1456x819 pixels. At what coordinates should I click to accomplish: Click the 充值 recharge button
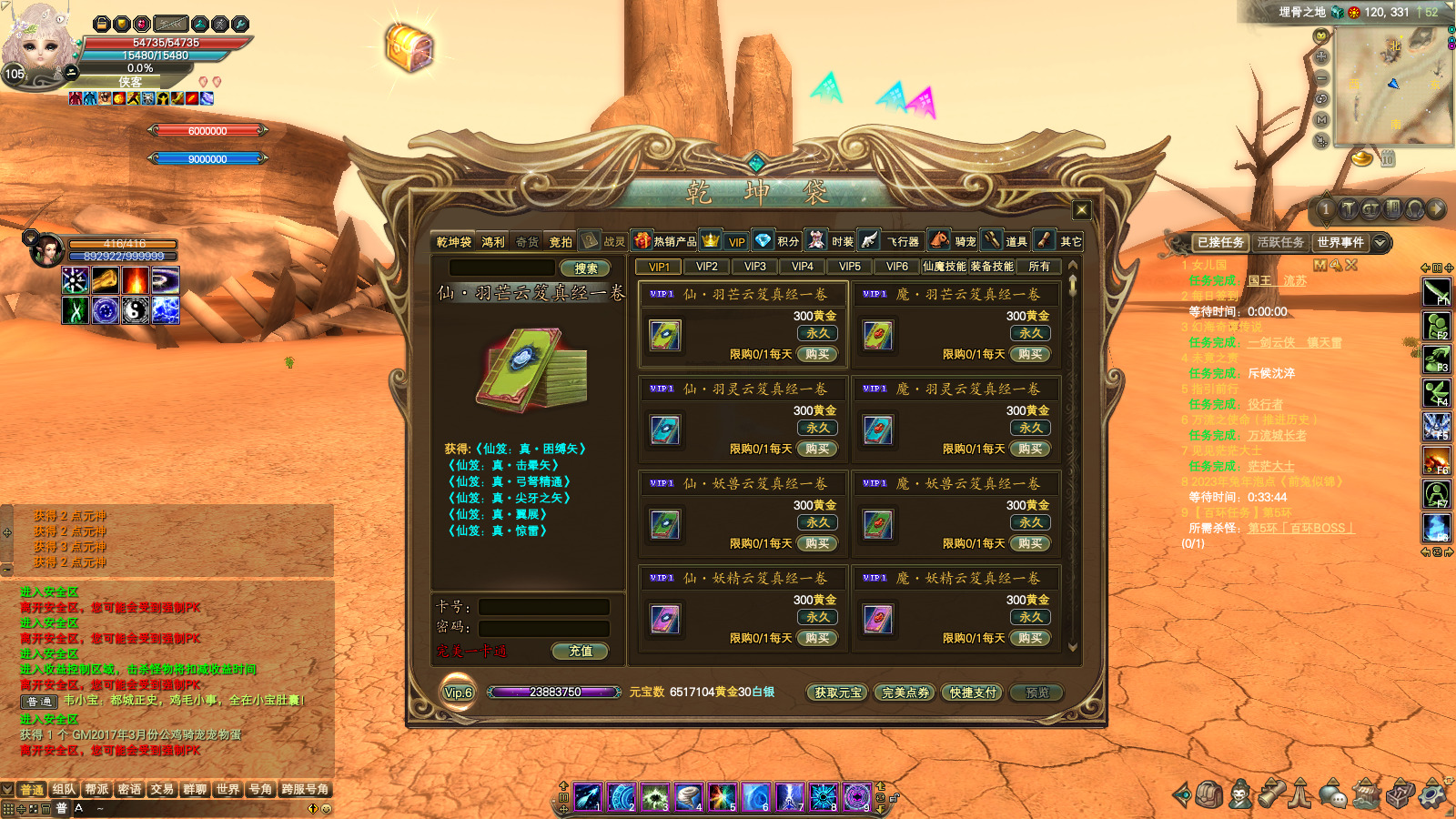(581, 651)
